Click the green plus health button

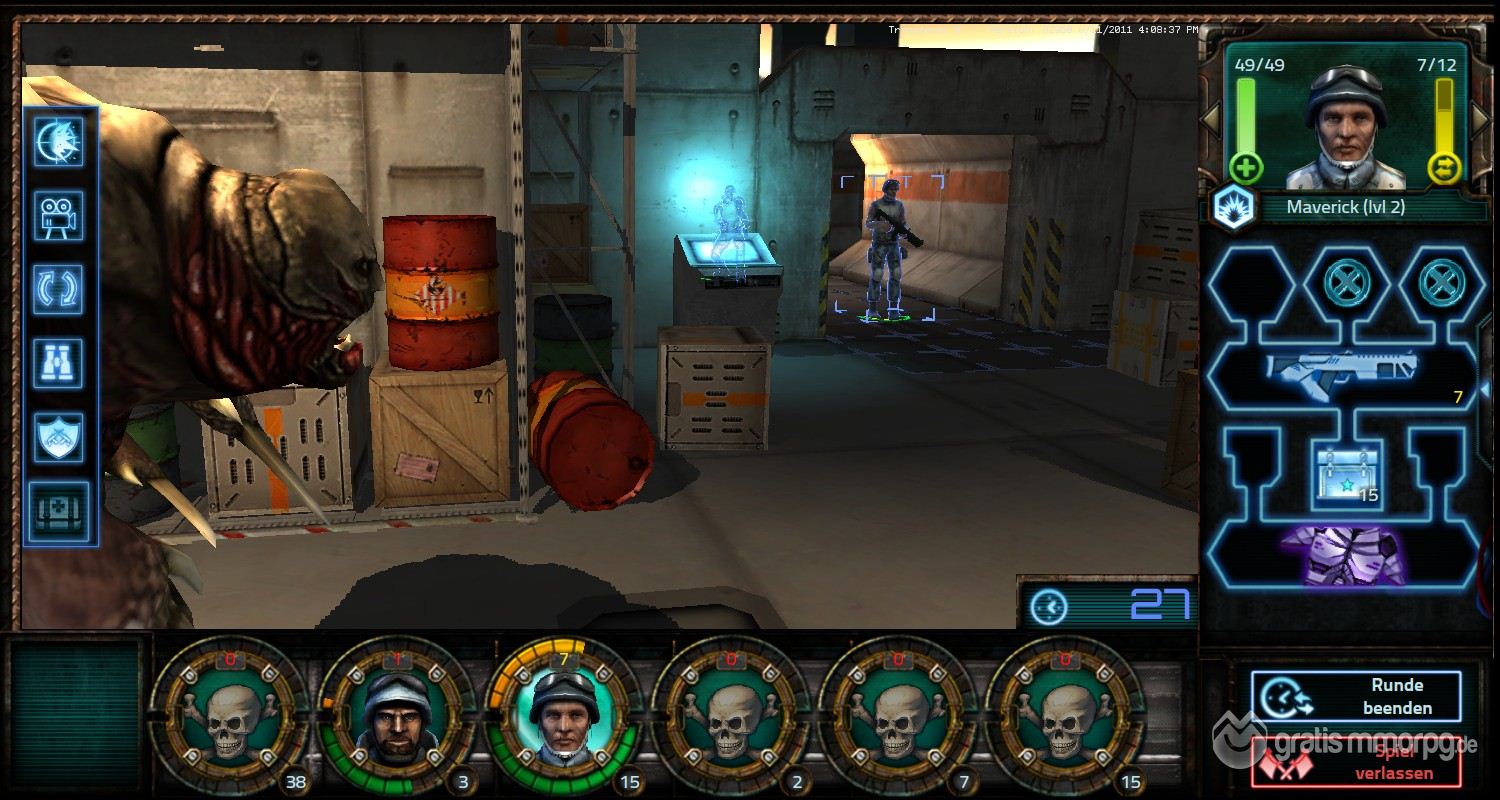(x=1246, y=167)
